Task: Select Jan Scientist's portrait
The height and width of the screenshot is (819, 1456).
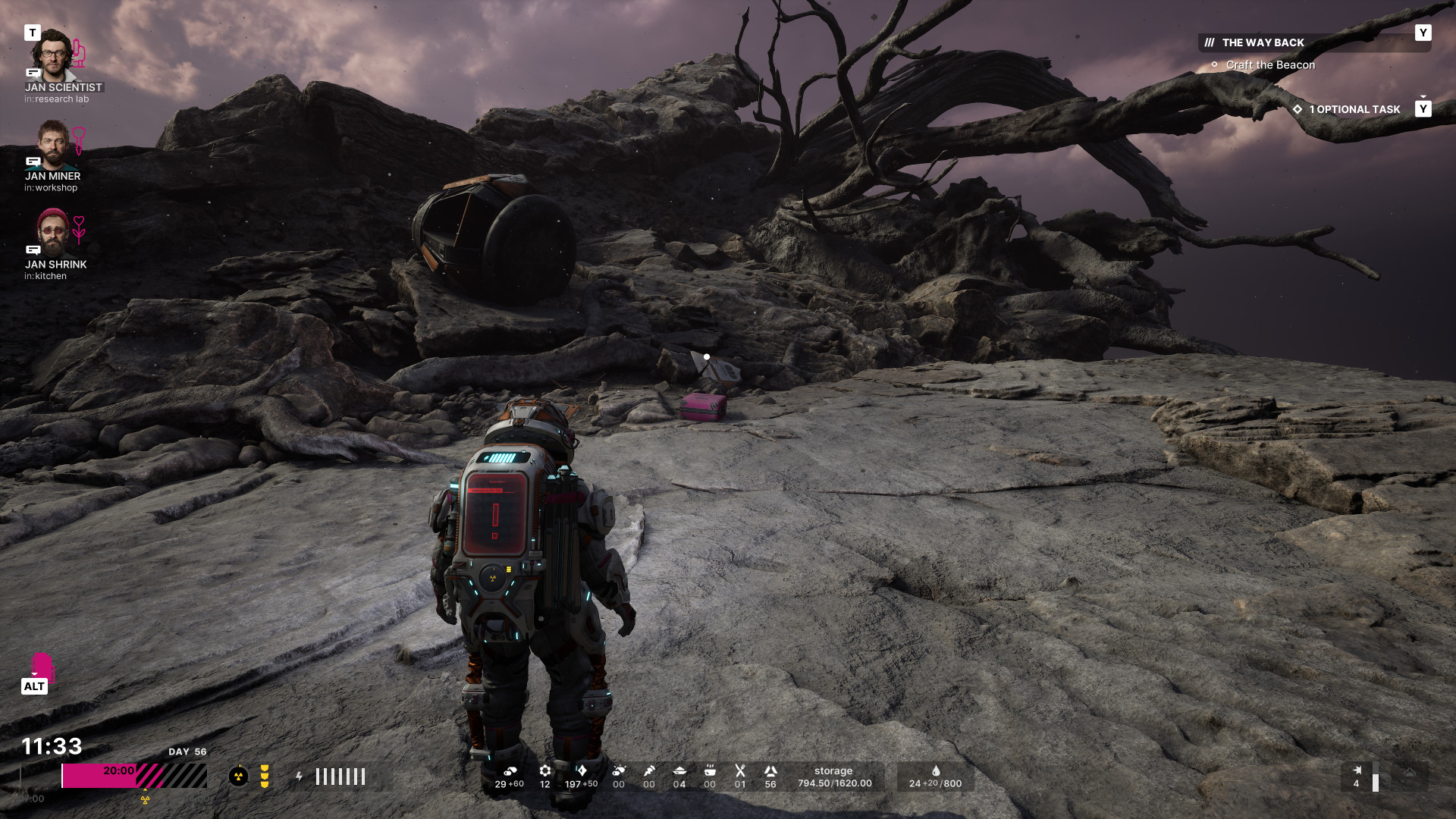Action: (x=52, y=55)
